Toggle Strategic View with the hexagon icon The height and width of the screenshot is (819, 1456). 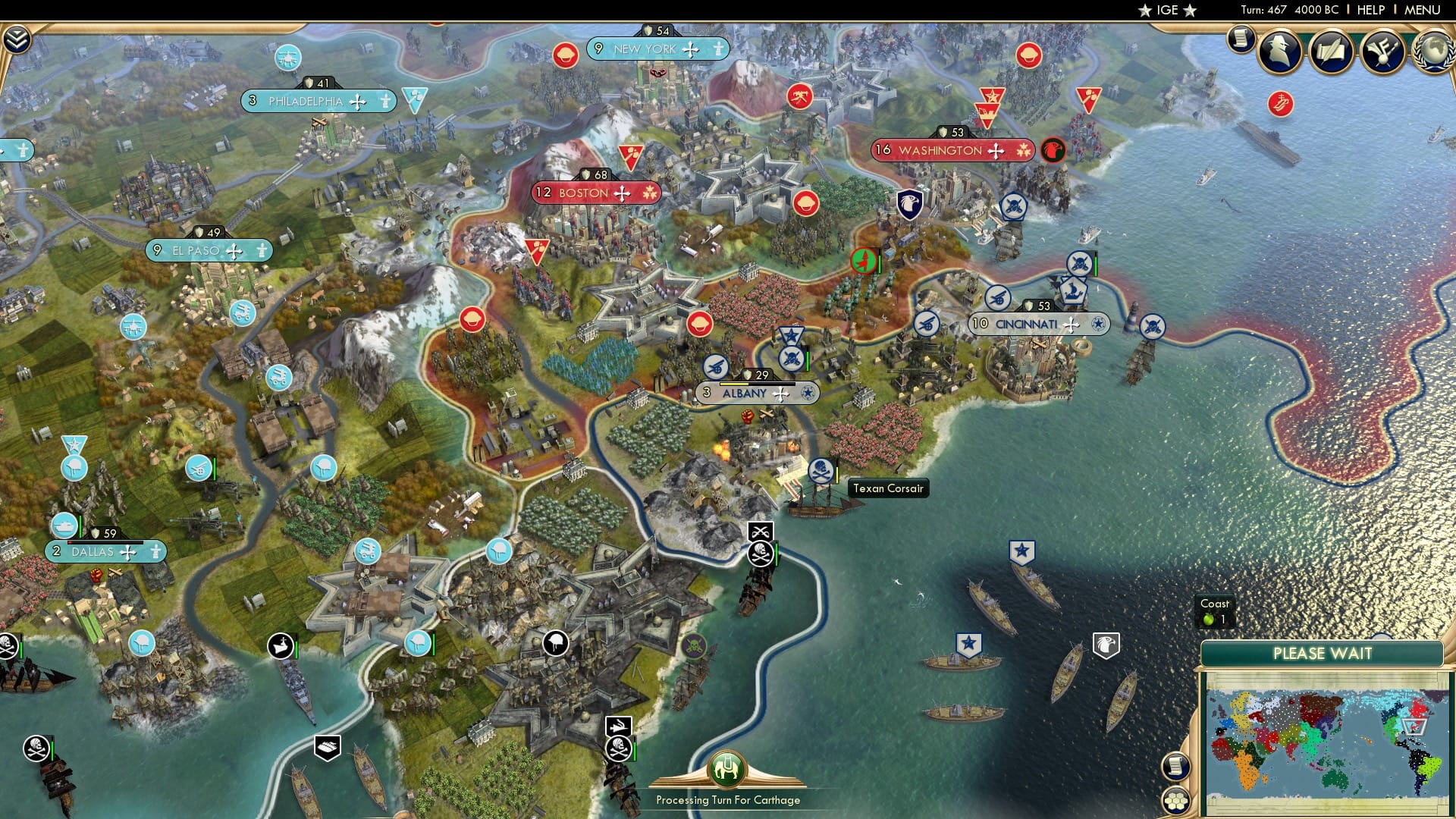tap(1176, 802)
